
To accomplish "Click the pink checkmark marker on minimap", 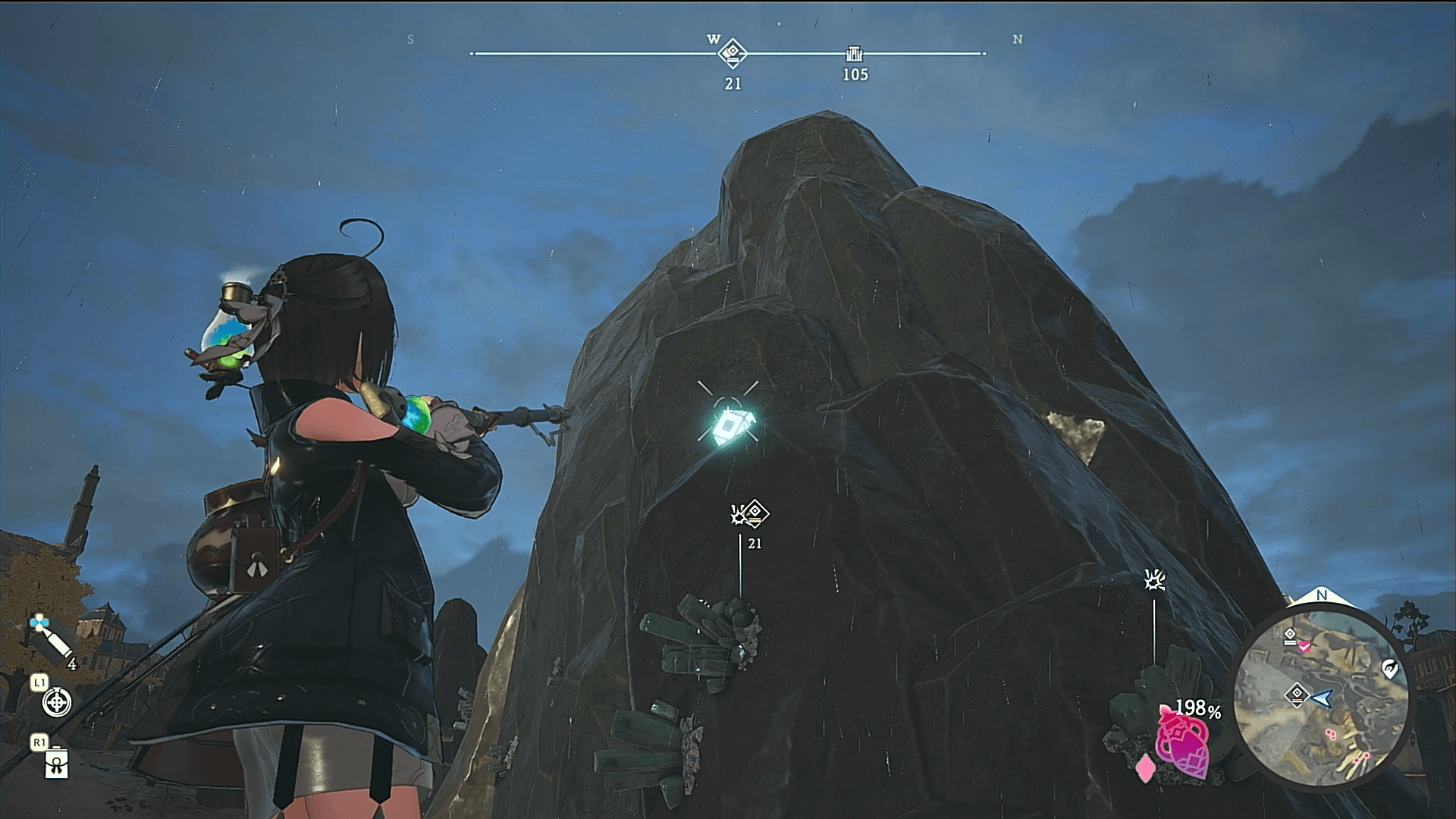I will (1304, 646).
